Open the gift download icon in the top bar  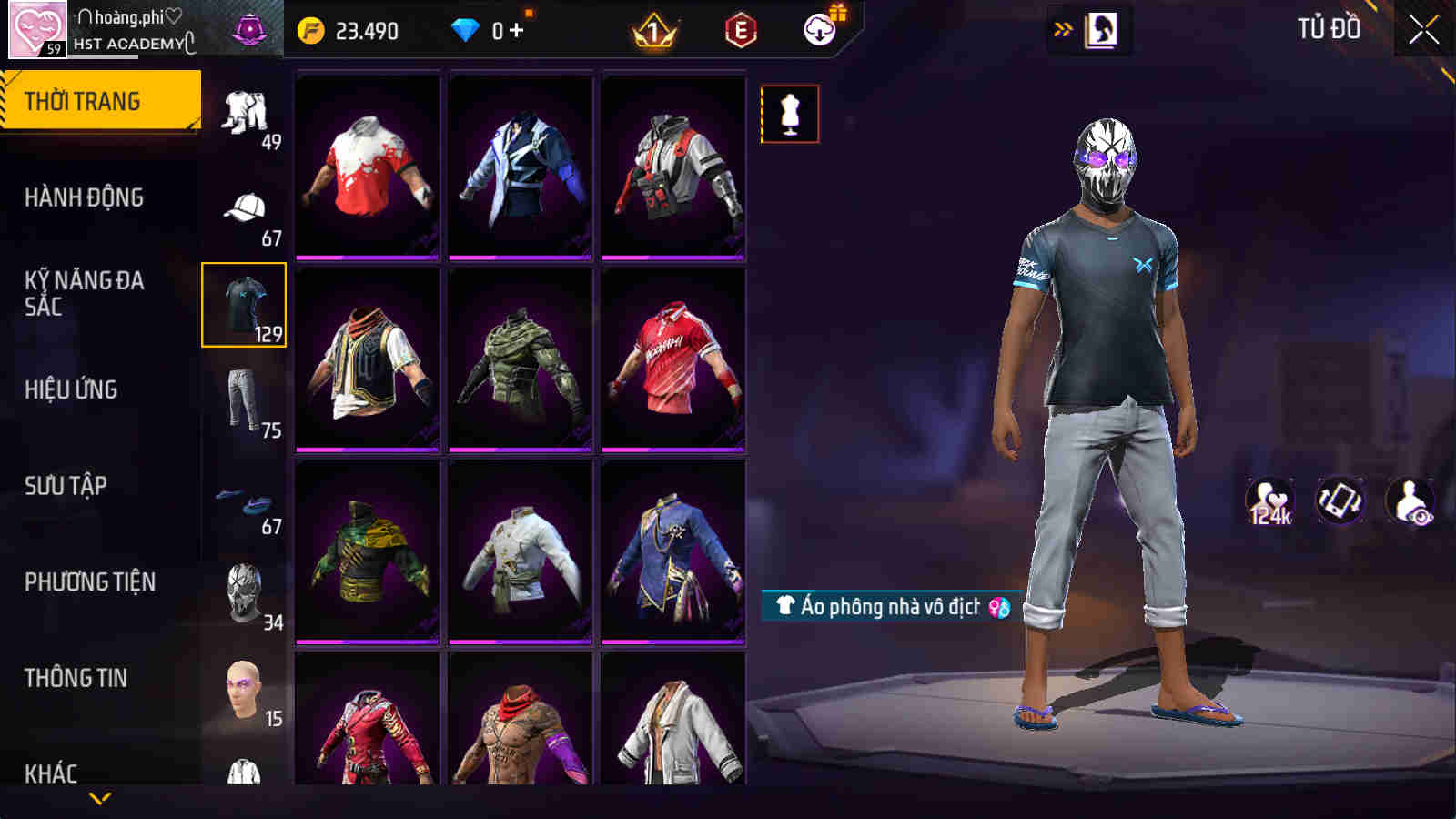point(818,30)
